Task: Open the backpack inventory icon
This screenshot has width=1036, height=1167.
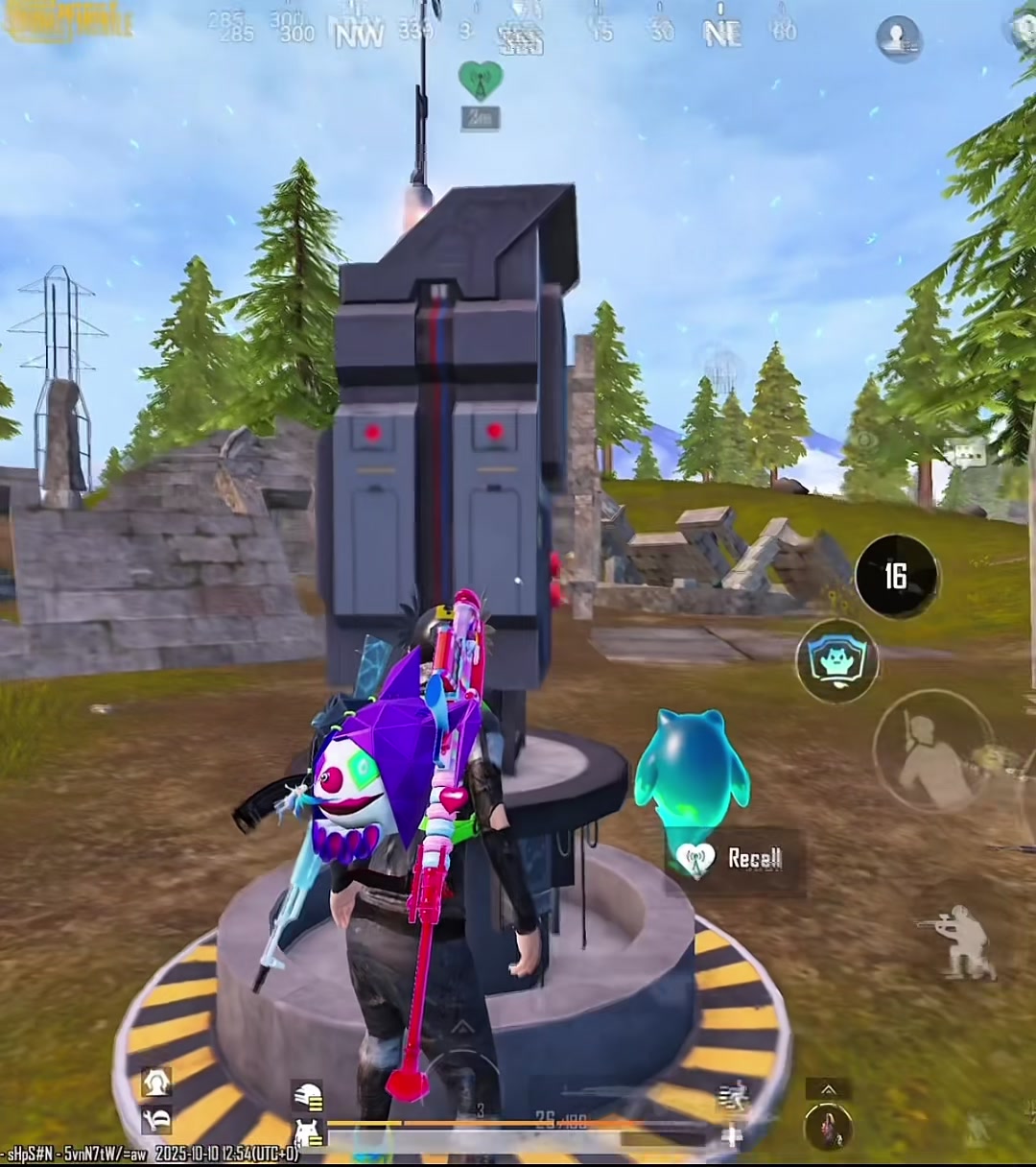Action: [307, 1134]
